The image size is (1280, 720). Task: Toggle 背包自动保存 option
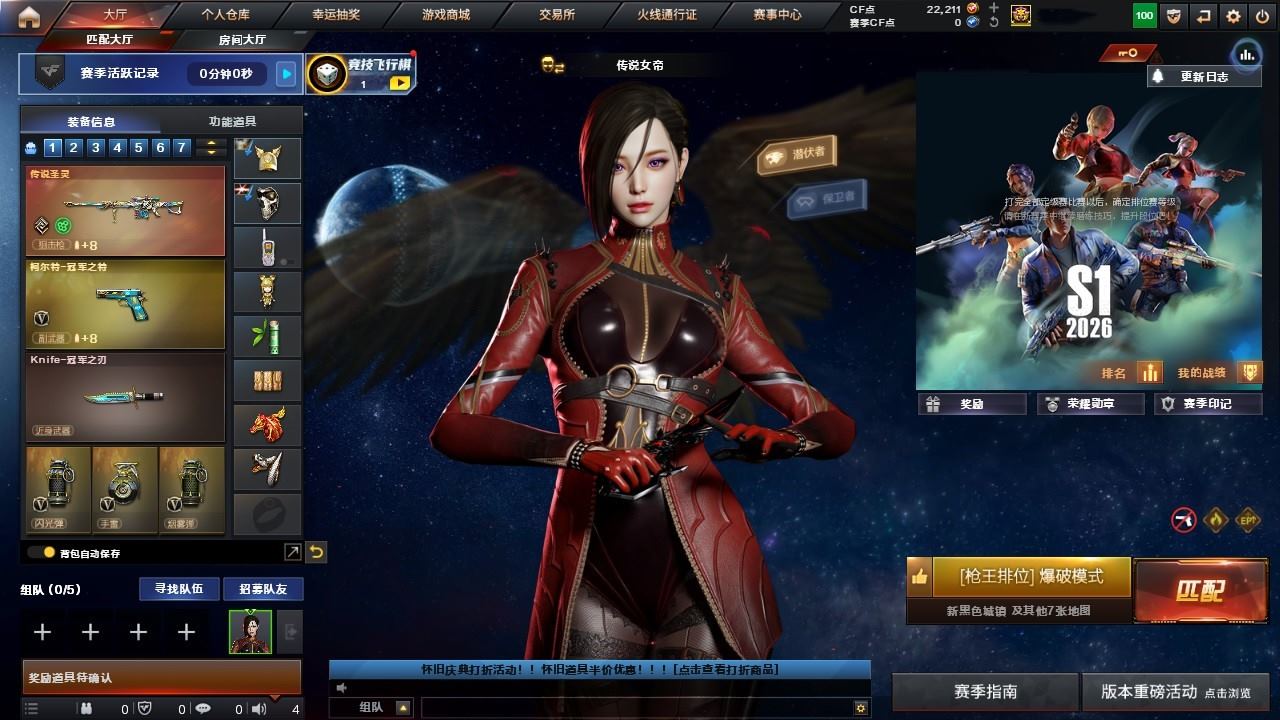click(41, 552)
